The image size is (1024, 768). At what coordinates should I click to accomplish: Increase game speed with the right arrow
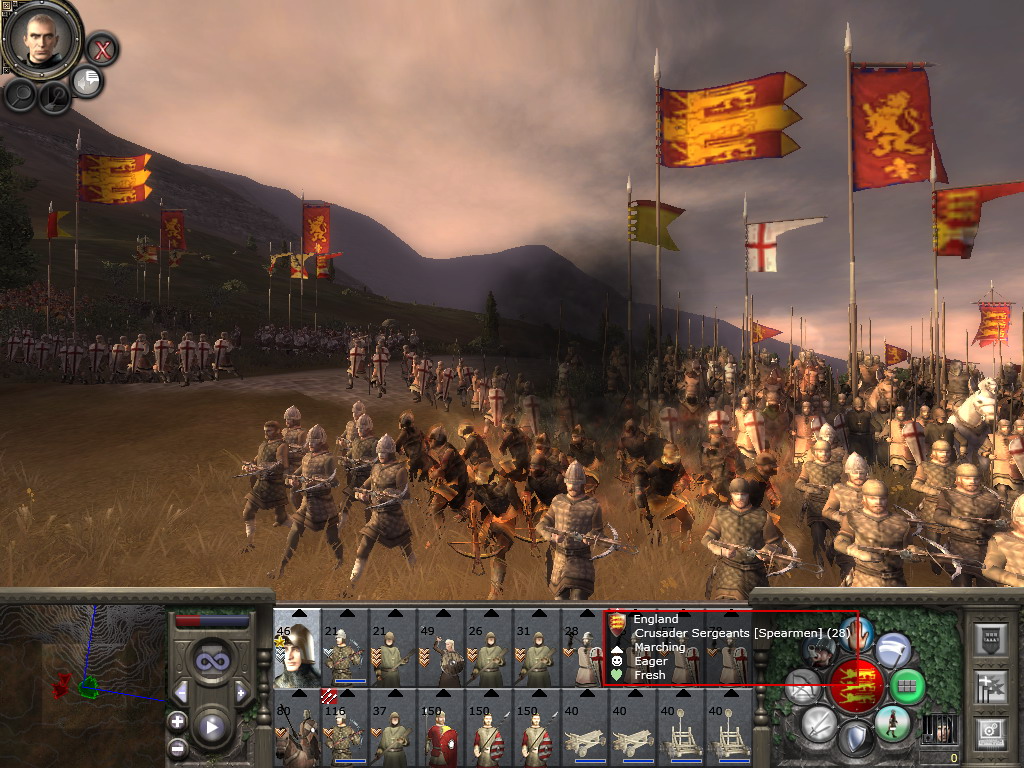[x=240, y=692]
